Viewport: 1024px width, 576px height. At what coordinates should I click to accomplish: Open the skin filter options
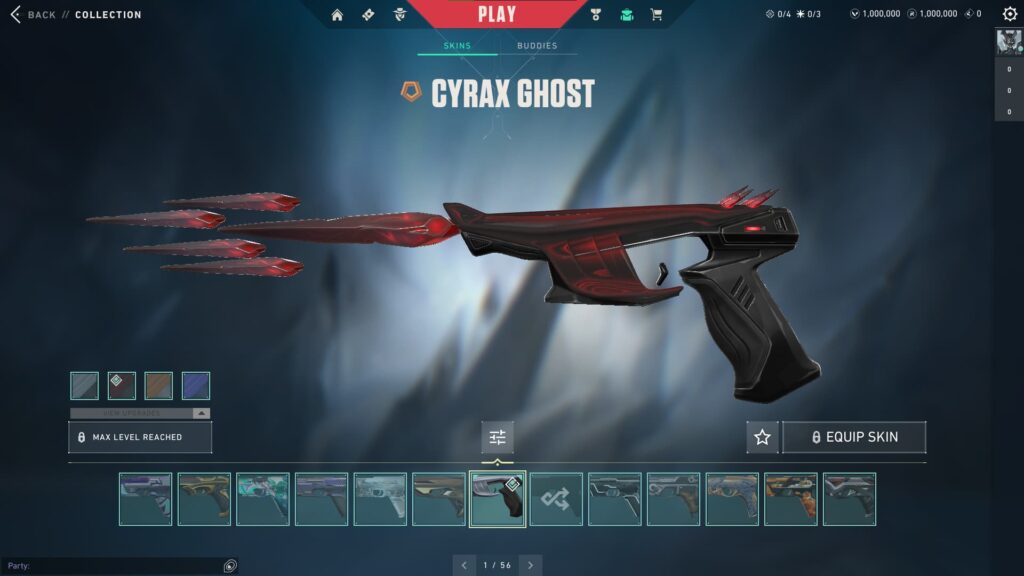tap(497, 437)
